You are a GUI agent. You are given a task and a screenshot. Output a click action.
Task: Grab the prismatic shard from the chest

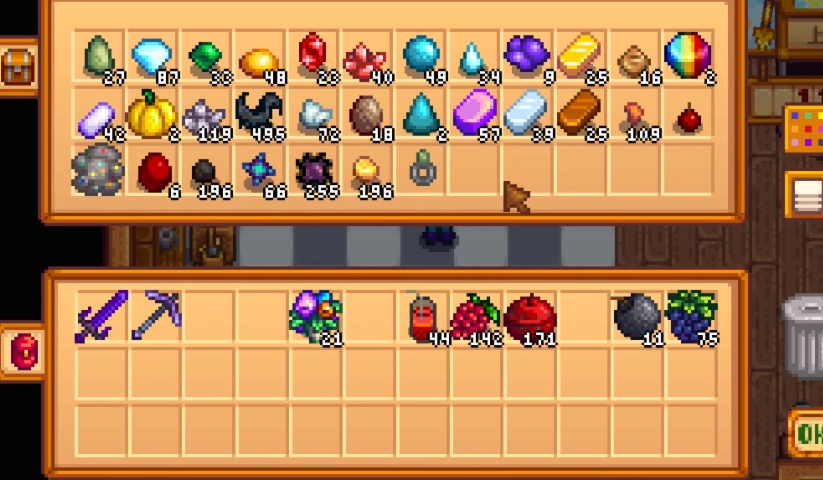point(687,55)
